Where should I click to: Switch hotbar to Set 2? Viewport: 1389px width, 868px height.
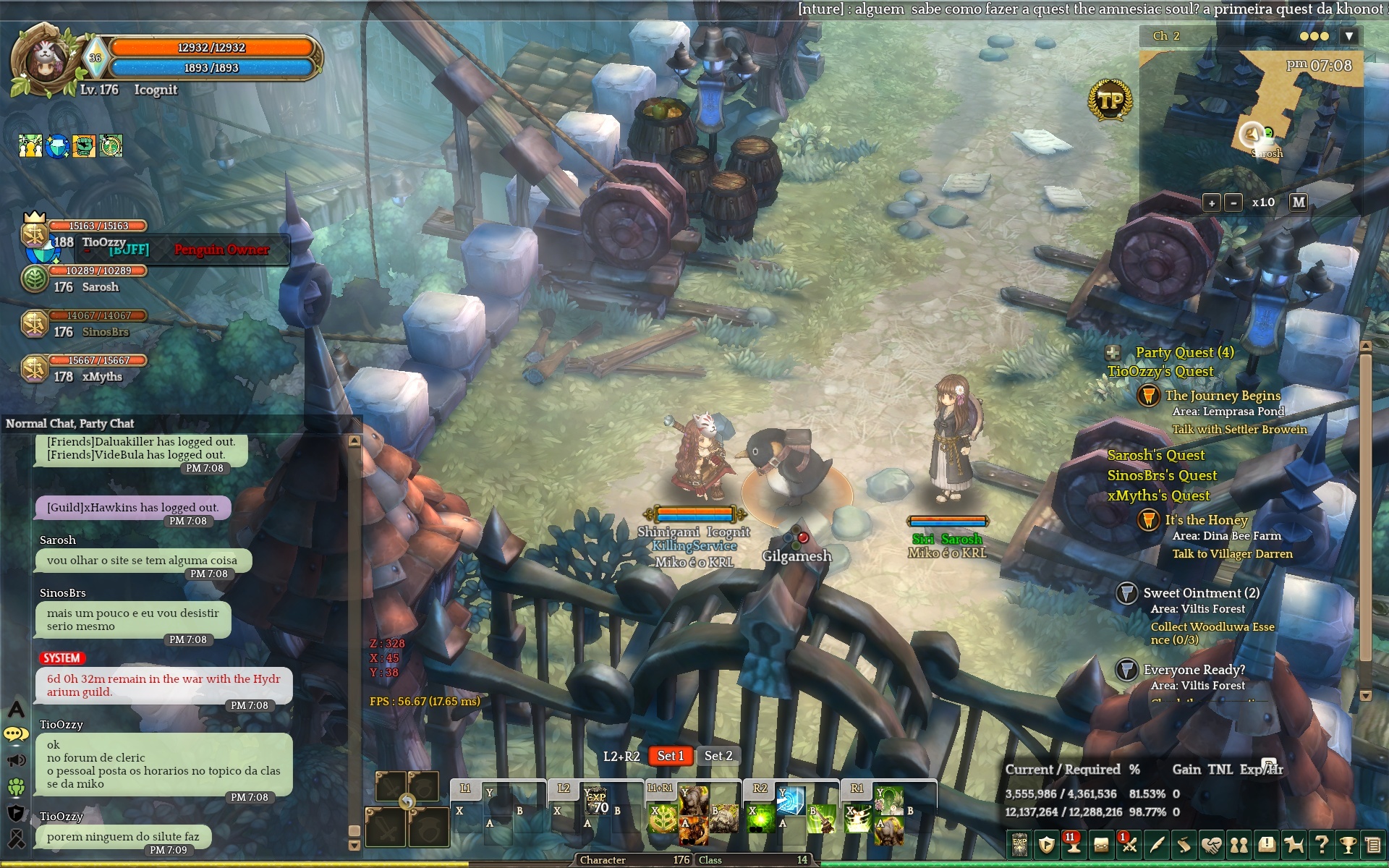(x=718, y=756)
